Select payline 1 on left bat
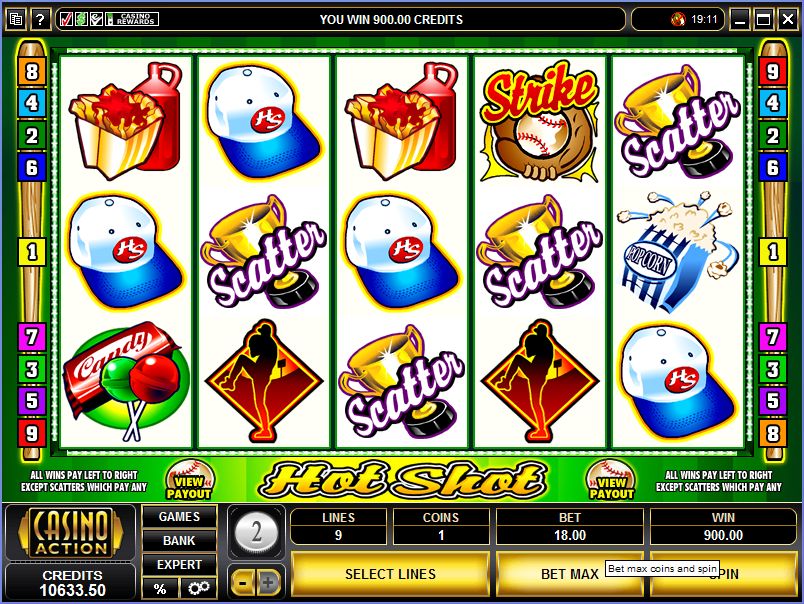This screenshot has height=604, width=804. [x=31, y=251]
